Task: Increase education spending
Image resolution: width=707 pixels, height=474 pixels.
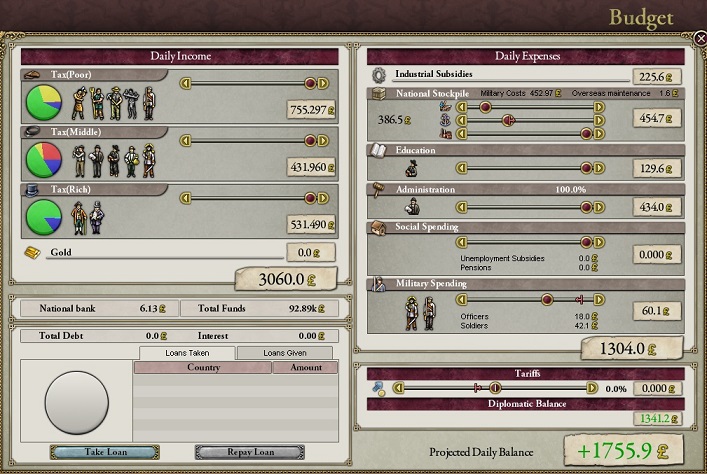Action: tap(599, 169)
